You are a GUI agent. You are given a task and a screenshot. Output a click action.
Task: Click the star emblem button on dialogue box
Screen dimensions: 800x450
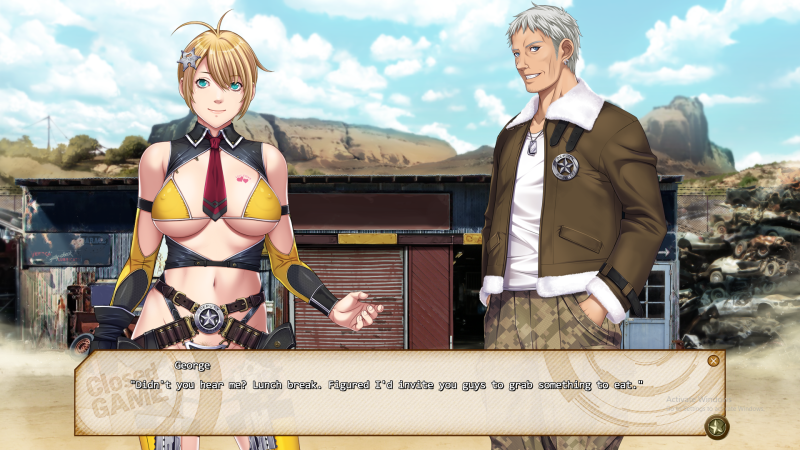coord(716,427)
